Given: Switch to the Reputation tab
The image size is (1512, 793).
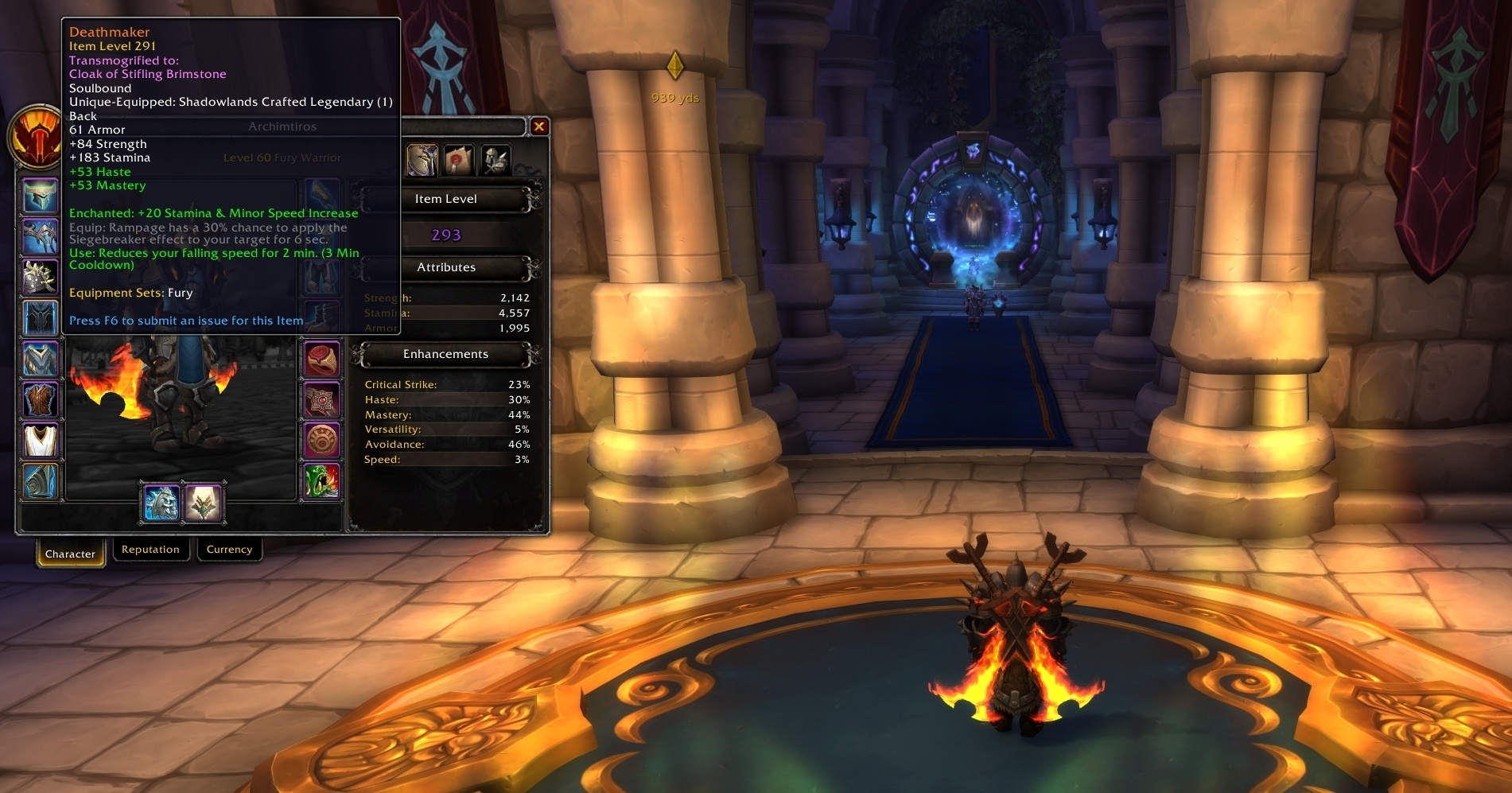Looking at the screenshot, I should [150, 550].
